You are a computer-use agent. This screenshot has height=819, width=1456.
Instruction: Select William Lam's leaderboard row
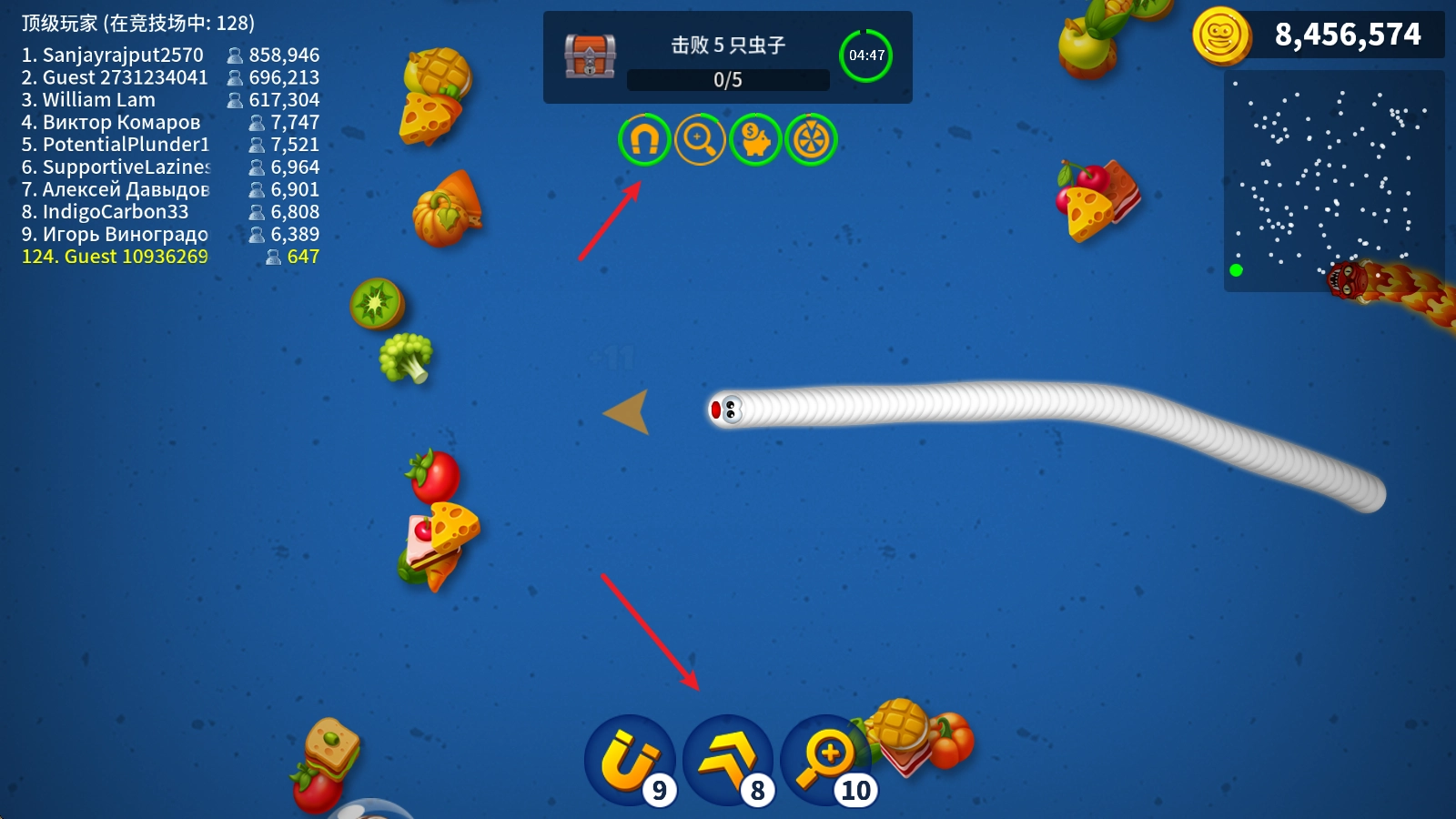[x=170, y=100]
